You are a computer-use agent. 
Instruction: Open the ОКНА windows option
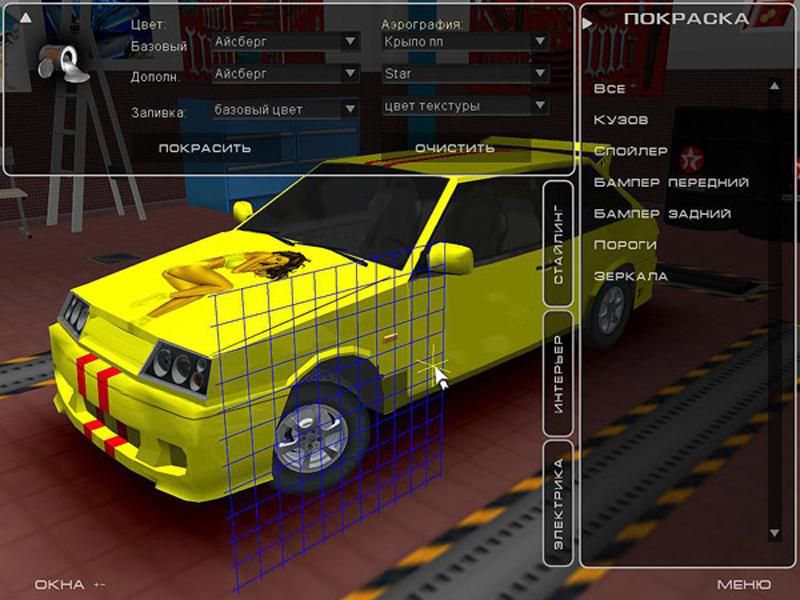pos(60,584)
